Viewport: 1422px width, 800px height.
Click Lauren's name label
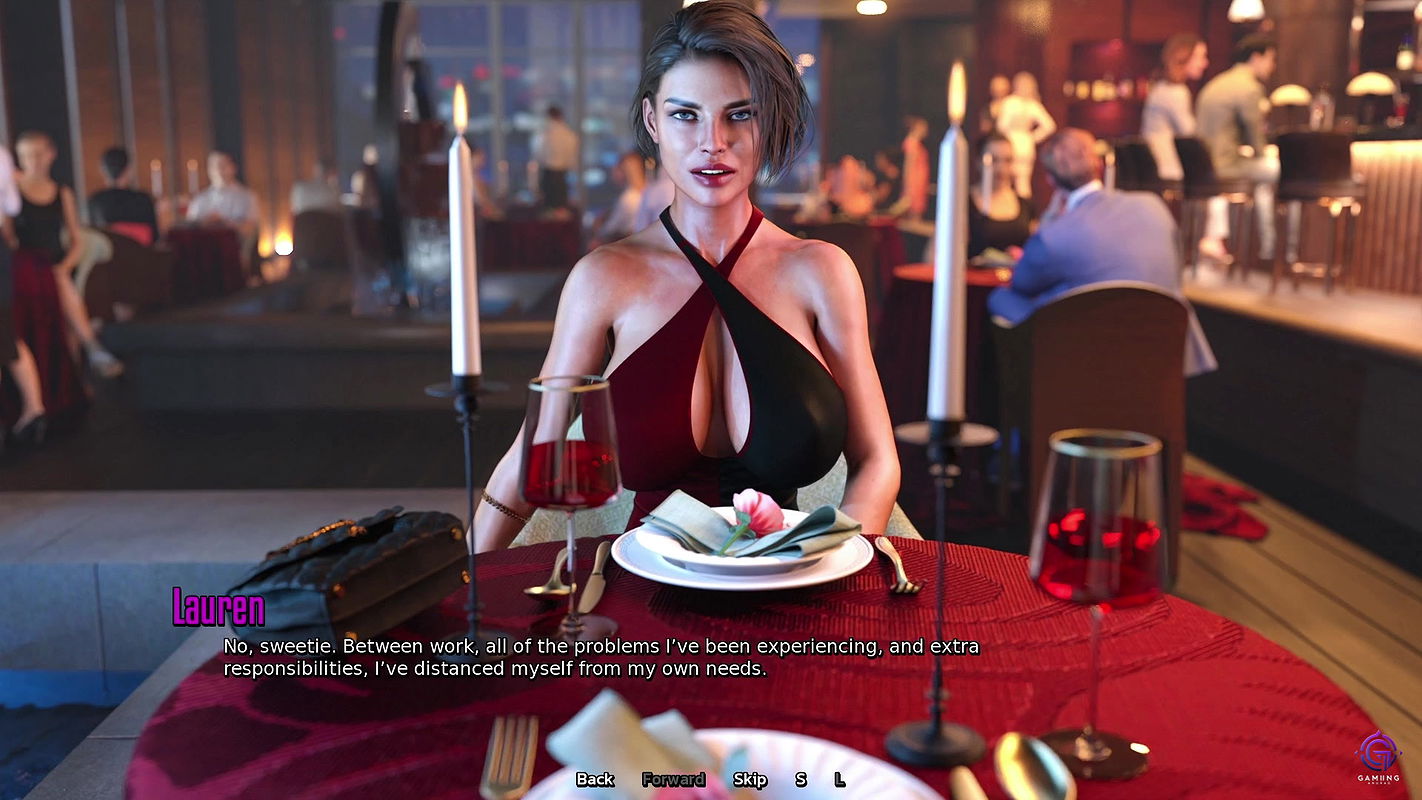pos(217,606)
